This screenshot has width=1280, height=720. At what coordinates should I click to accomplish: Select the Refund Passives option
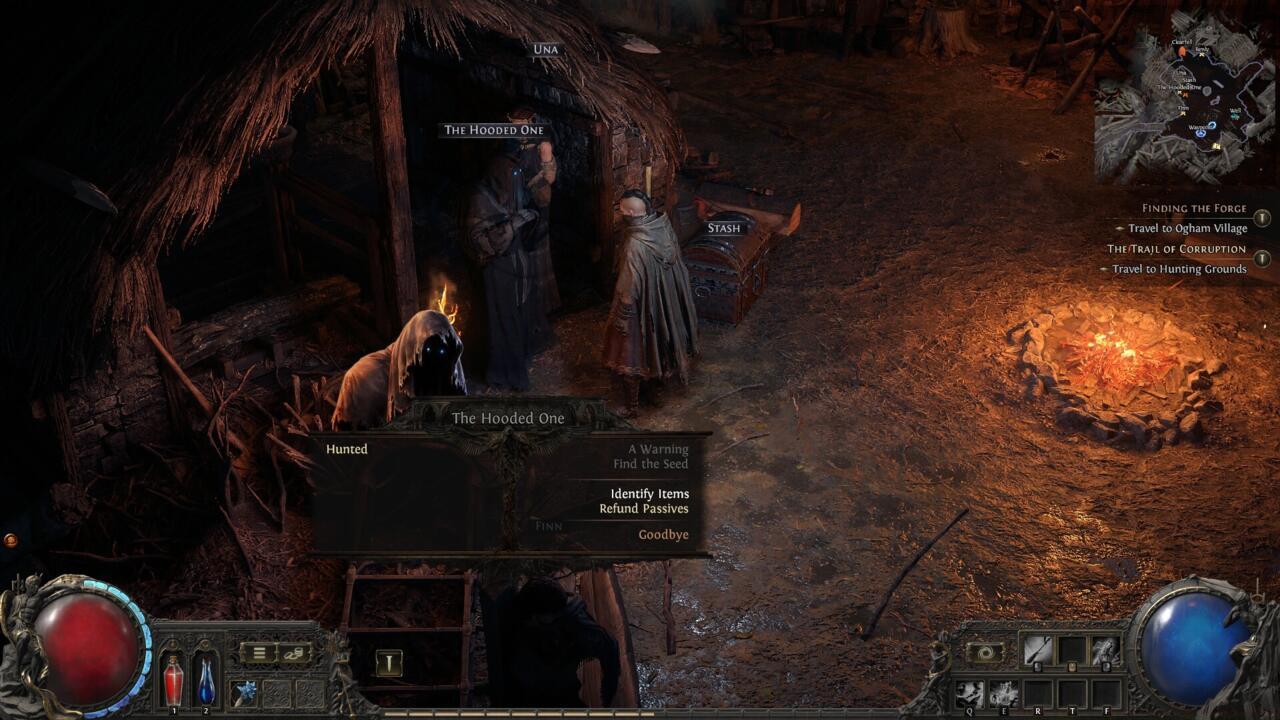(644, 509)
